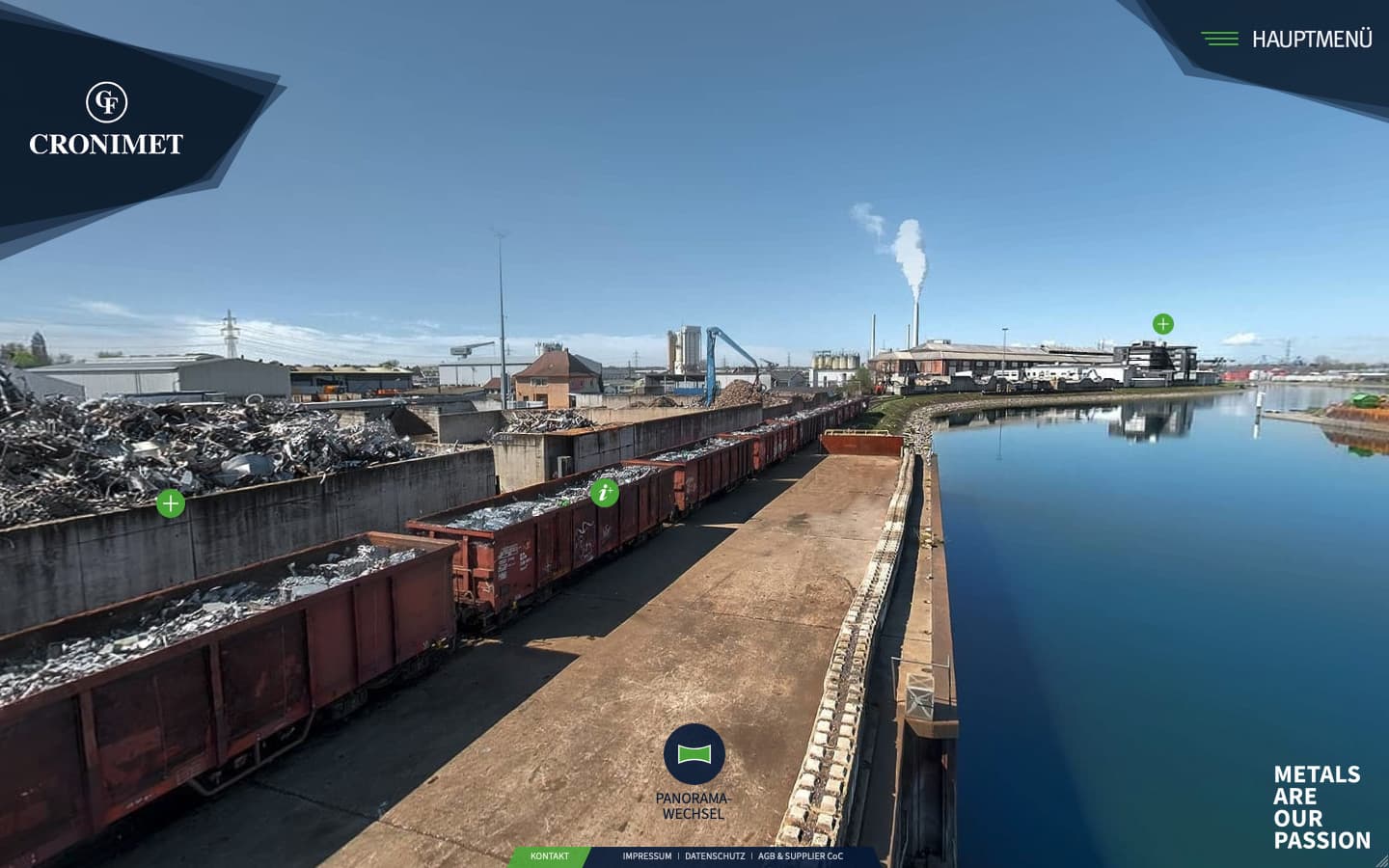Open the IMPRESSUM link
The height and width of the screenshot is (868, 1389).
click(x=647, y=855)
